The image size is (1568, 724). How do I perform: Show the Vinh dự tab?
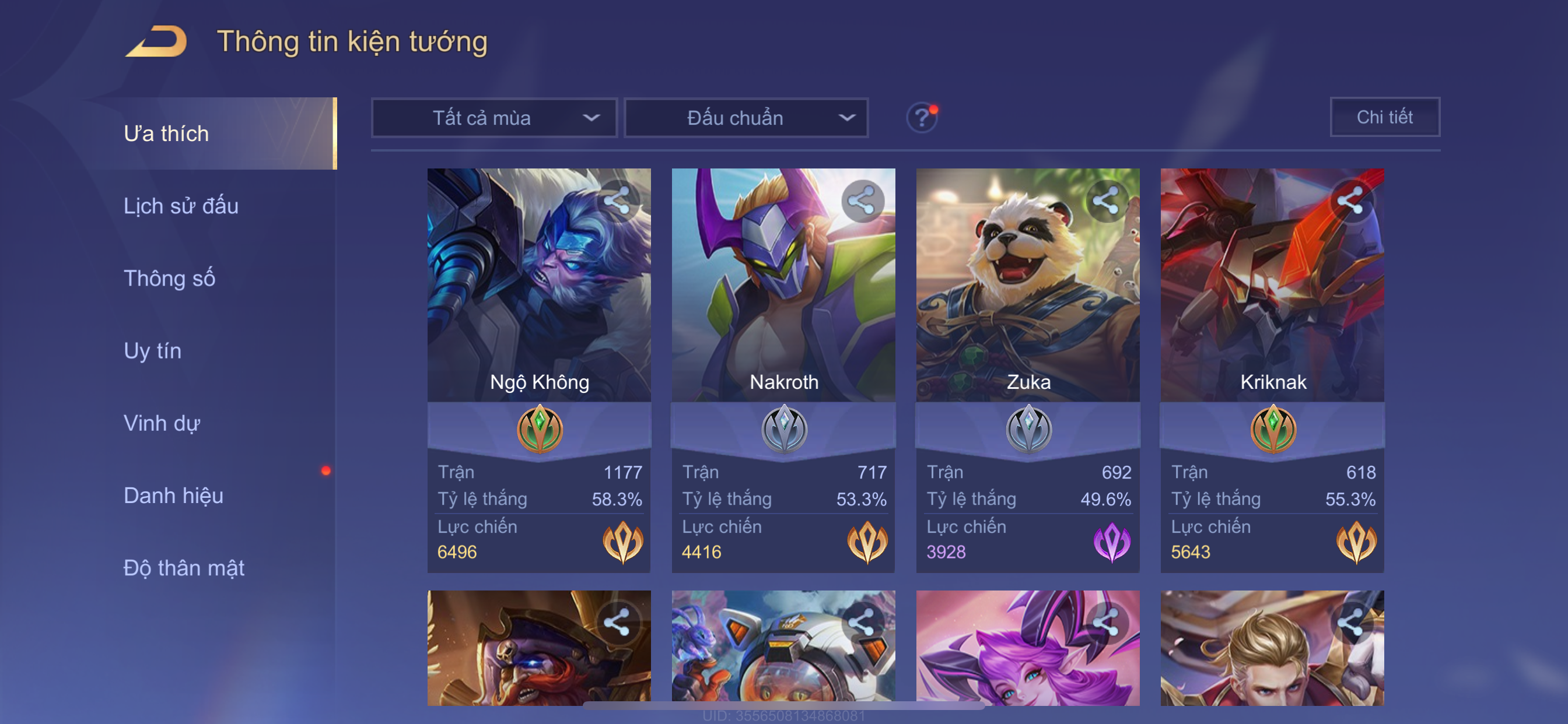[x=162, y=423]
